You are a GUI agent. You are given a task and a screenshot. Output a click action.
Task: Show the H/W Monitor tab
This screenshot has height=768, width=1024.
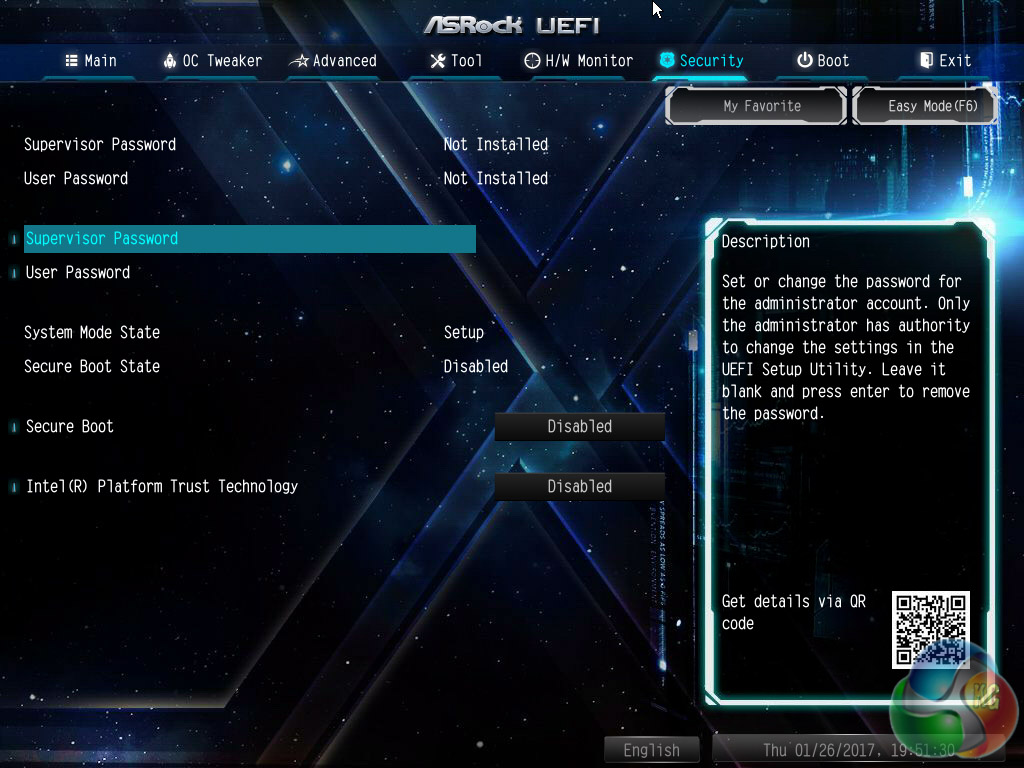[x=579, y=61]
